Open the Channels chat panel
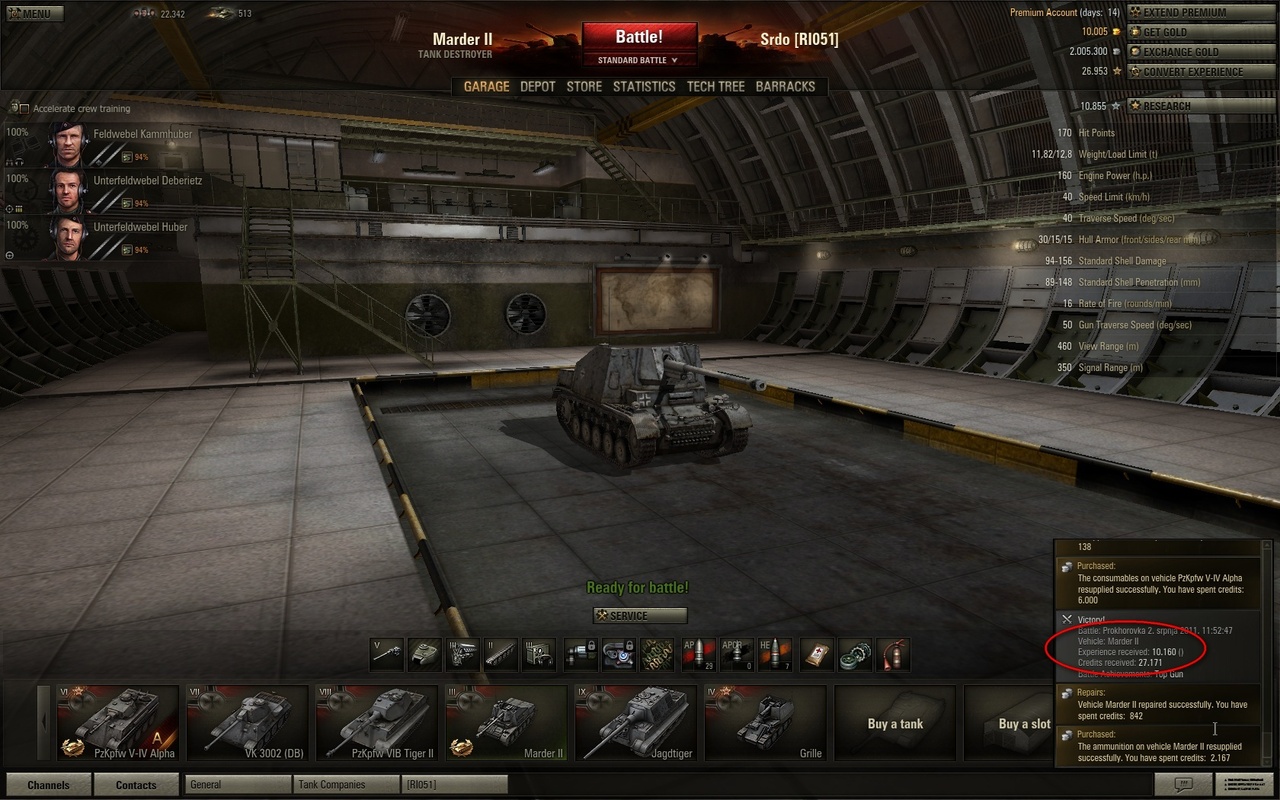This screenshot has height=800, width=1280. pyautogui.click(x=48, y=785)
